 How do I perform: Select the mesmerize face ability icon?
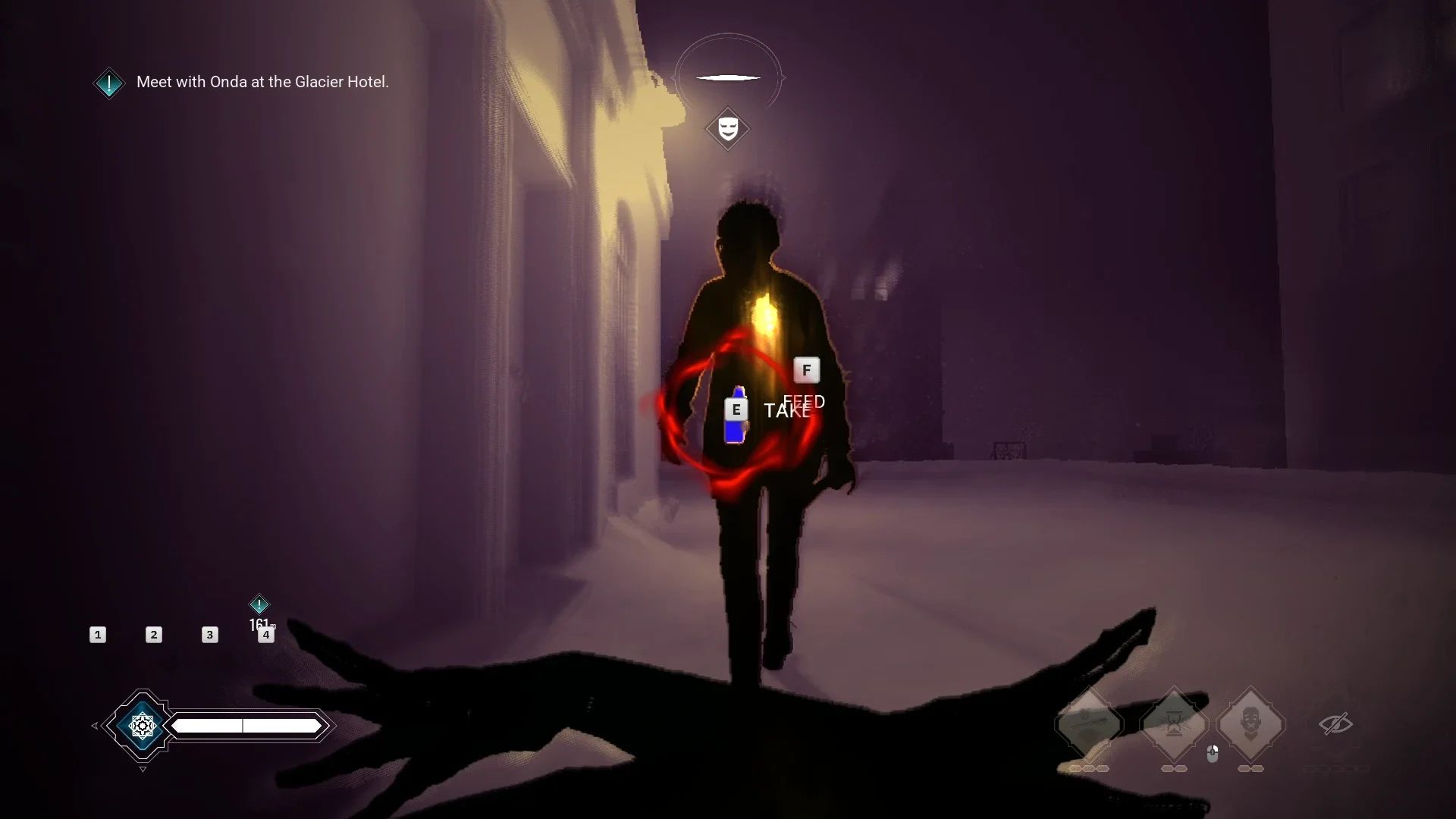coord(1252,723)
